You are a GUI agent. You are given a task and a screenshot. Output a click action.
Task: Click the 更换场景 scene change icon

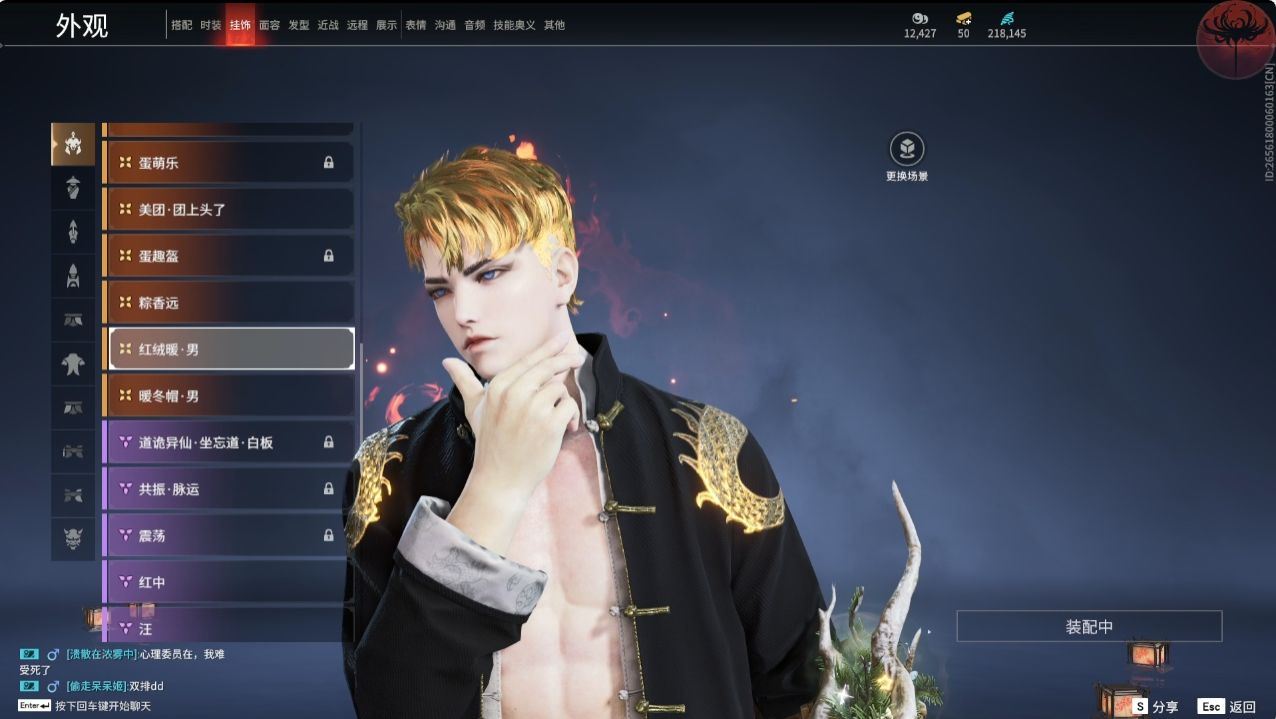(907, 150)
